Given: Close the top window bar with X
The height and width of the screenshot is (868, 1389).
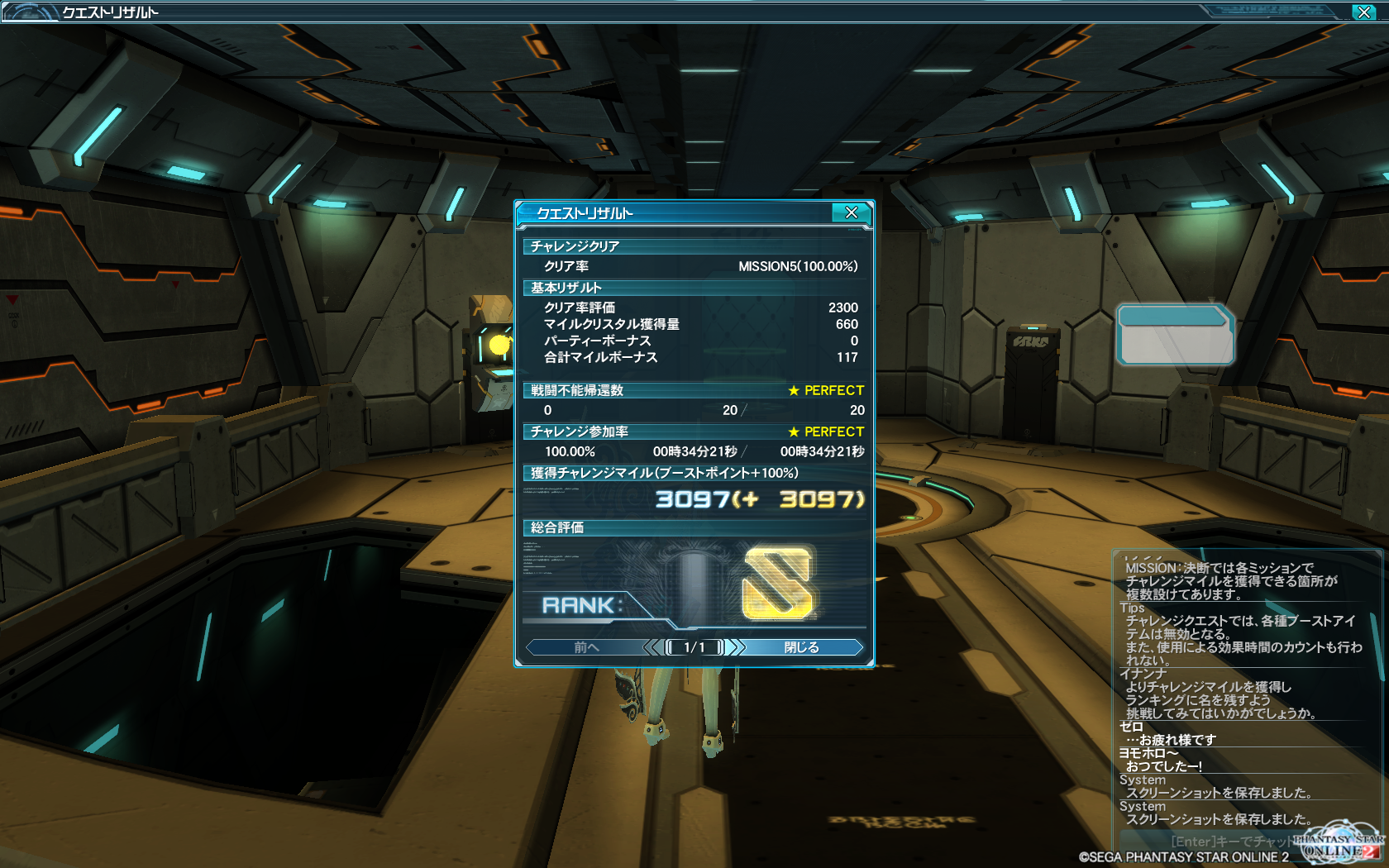Looking at the screenshot, I should tap(1363, 12).
